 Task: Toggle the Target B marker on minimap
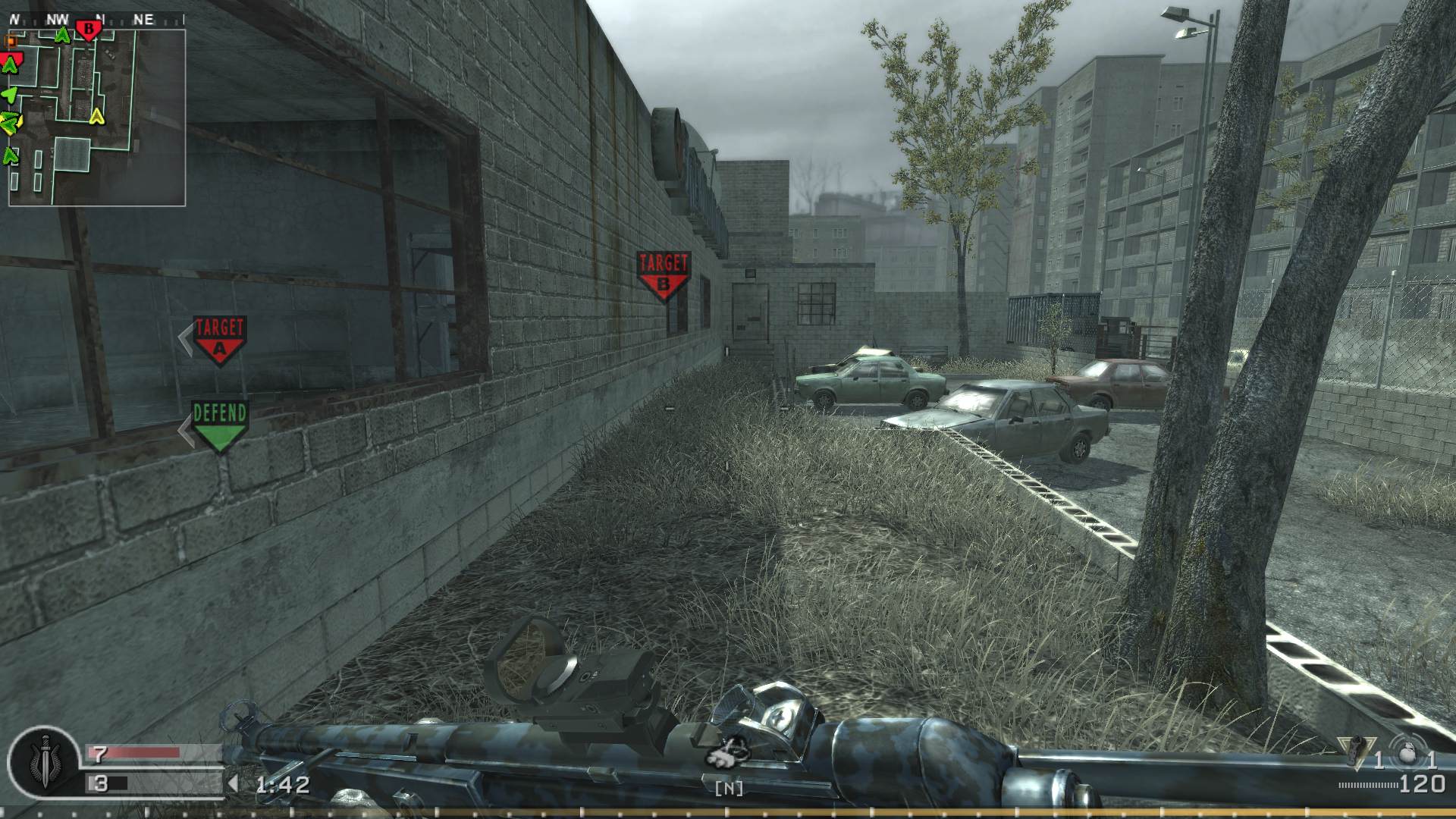[x=89, y=29]
